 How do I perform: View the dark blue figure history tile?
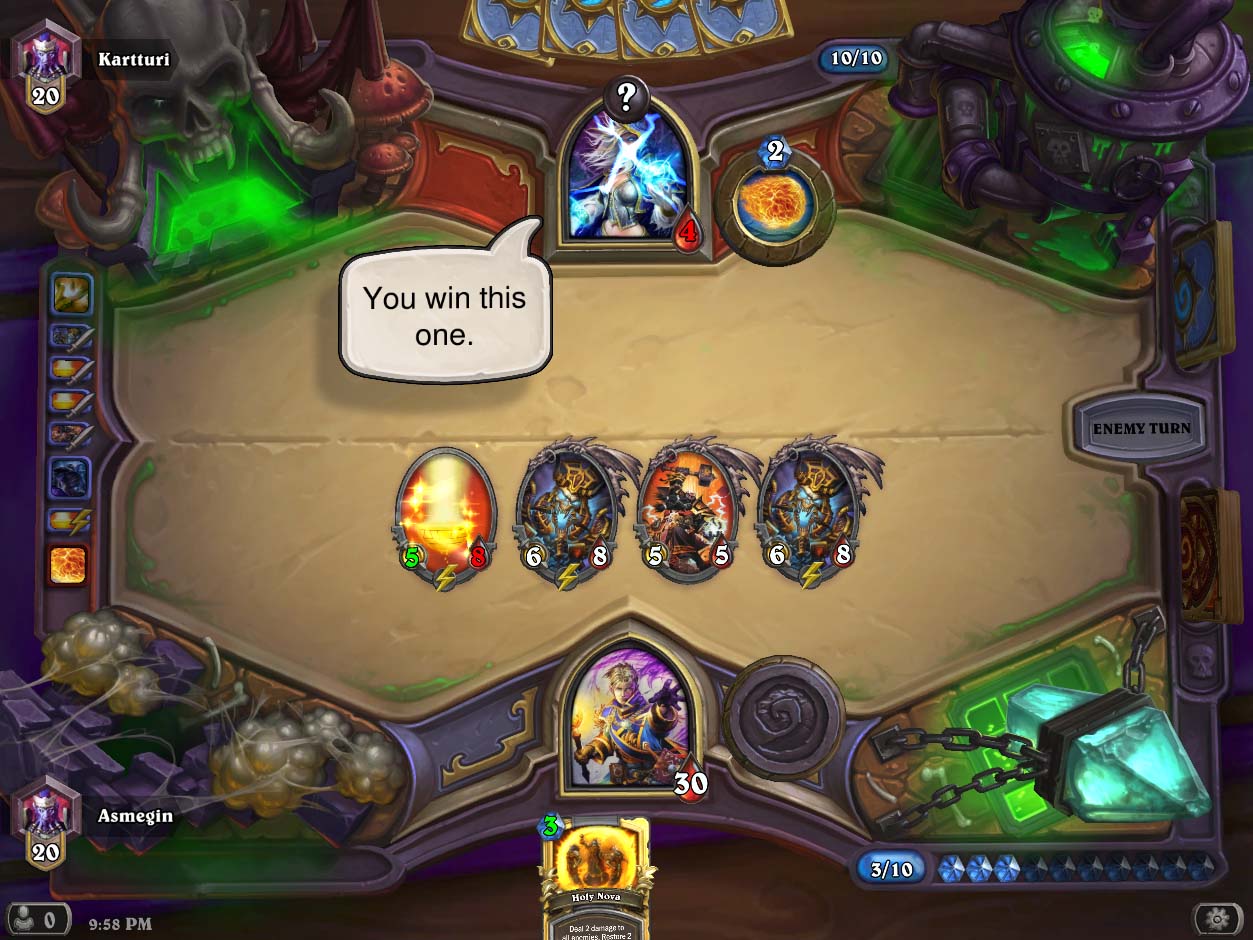(71, 478)
